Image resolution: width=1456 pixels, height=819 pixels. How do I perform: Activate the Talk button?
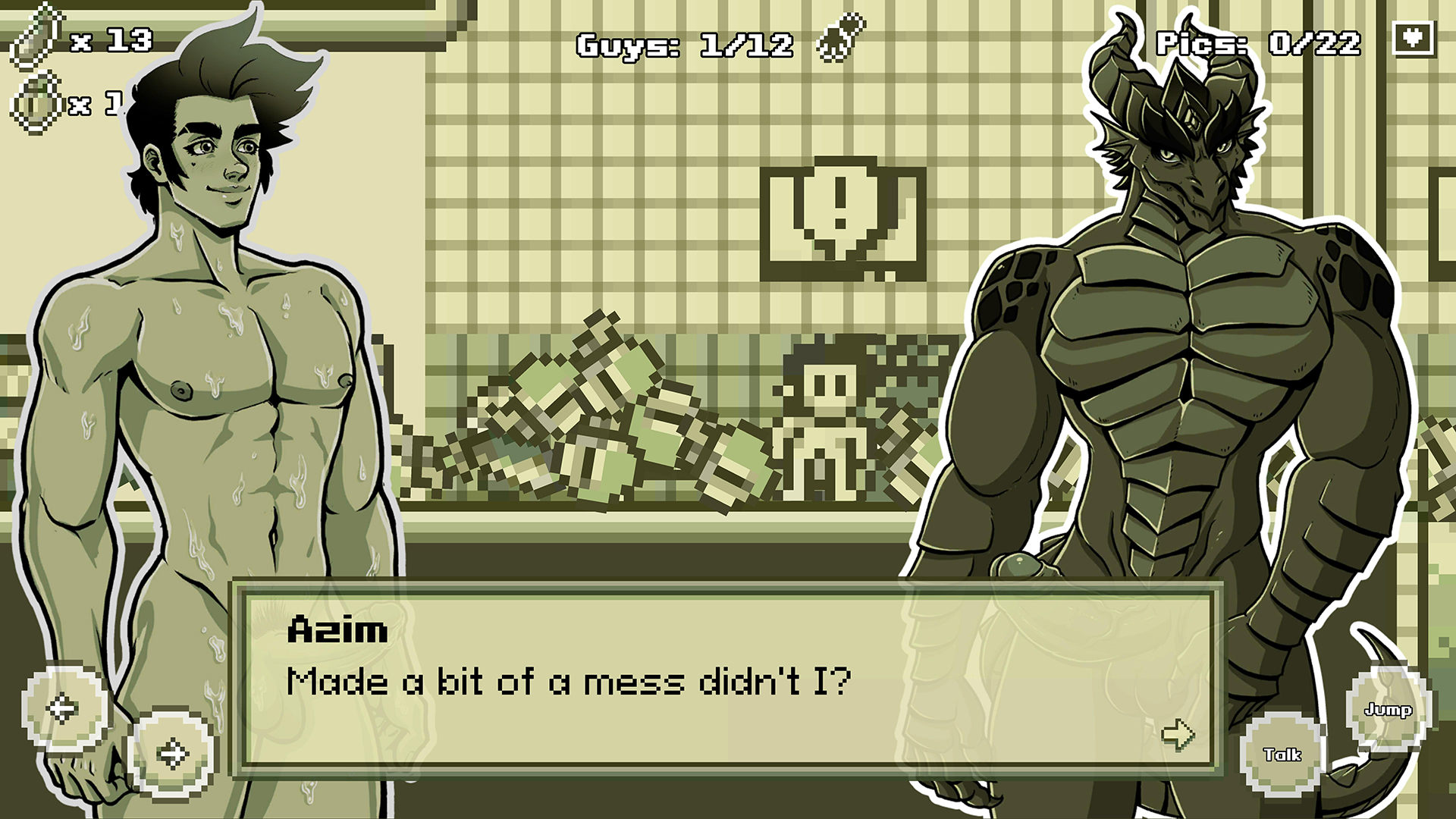tap(1282, 754)
